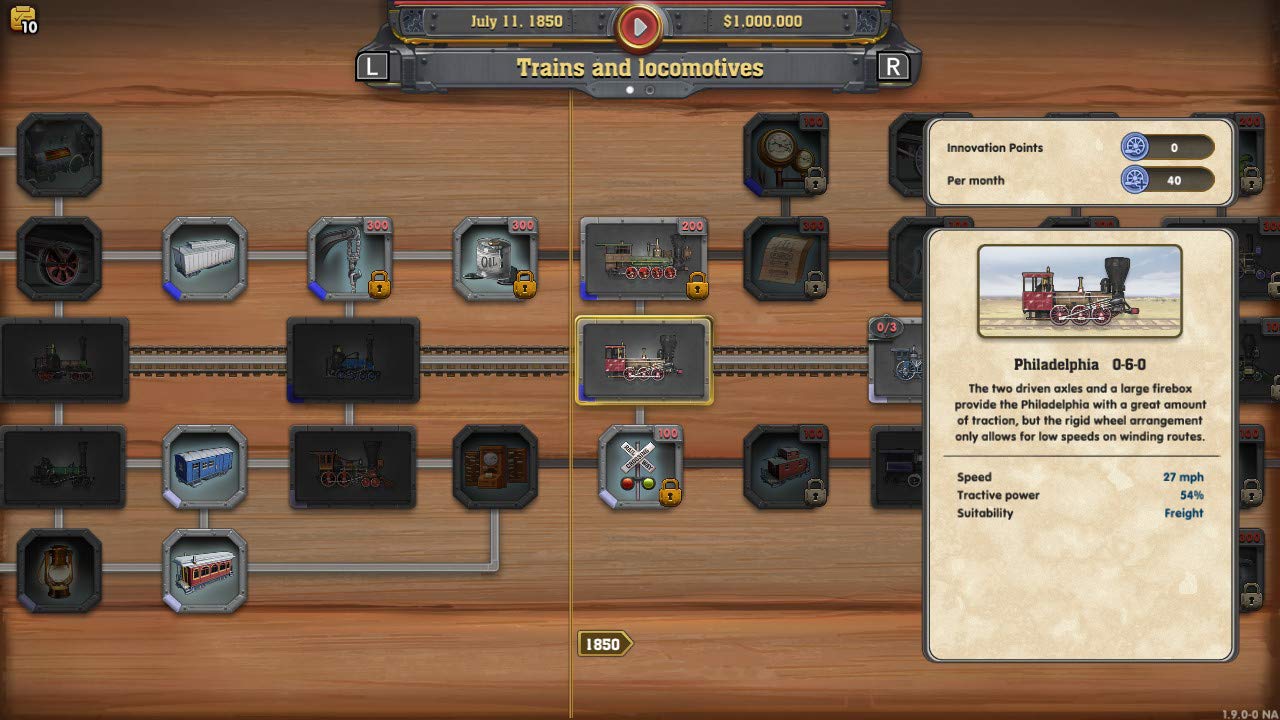1280x720 pixels.
Task: Click the L shoulder button to switch category
Action: [371, 67]
